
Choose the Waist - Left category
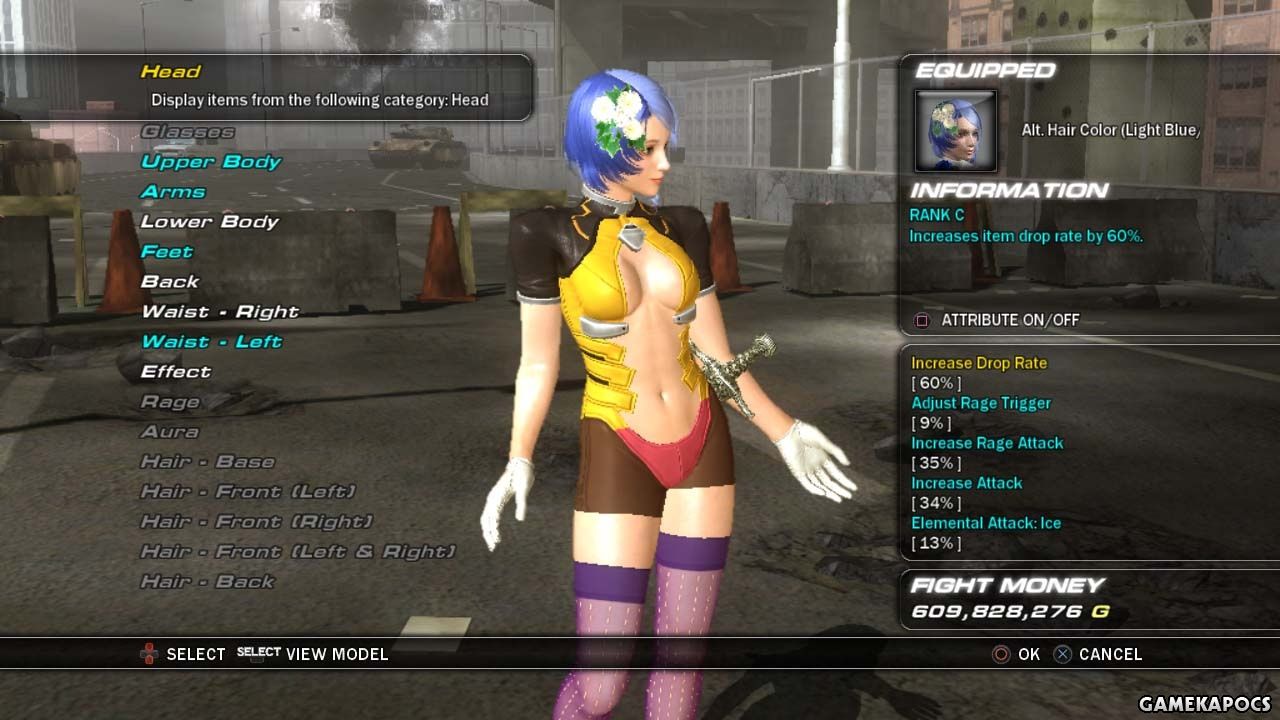click(212, 342)
